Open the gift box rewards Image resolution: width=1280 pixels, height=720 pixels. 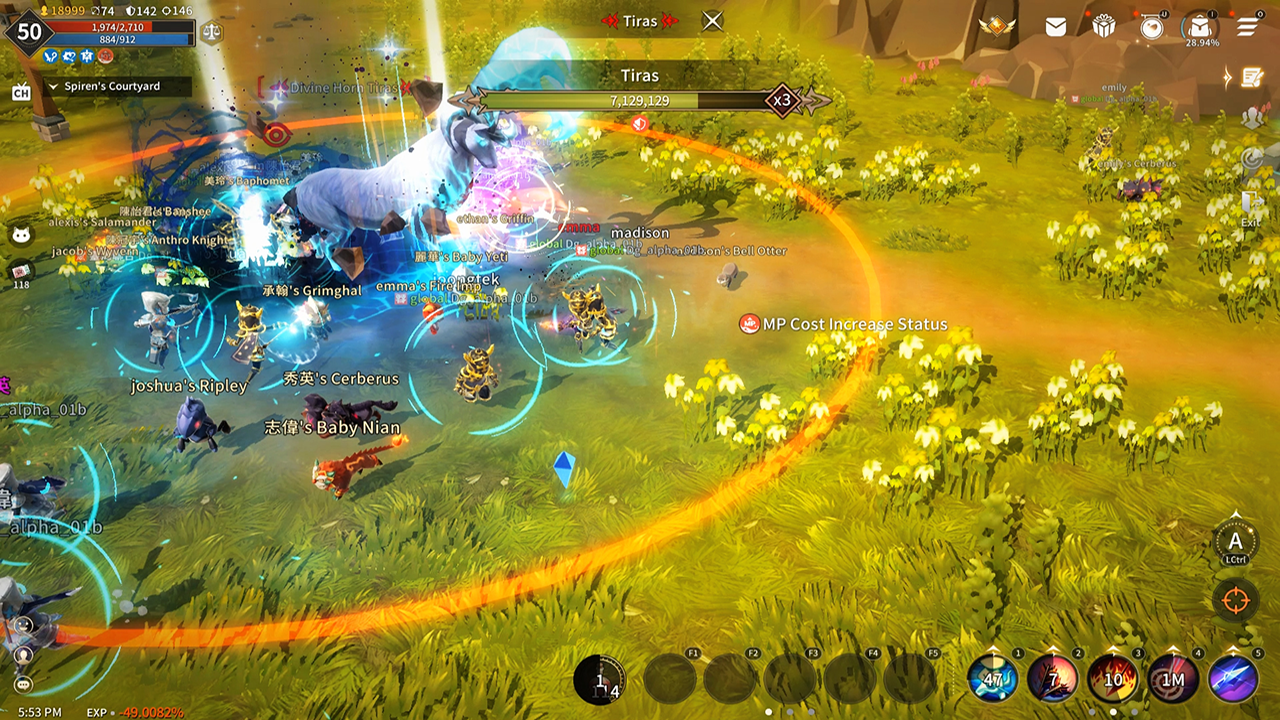1103,27
